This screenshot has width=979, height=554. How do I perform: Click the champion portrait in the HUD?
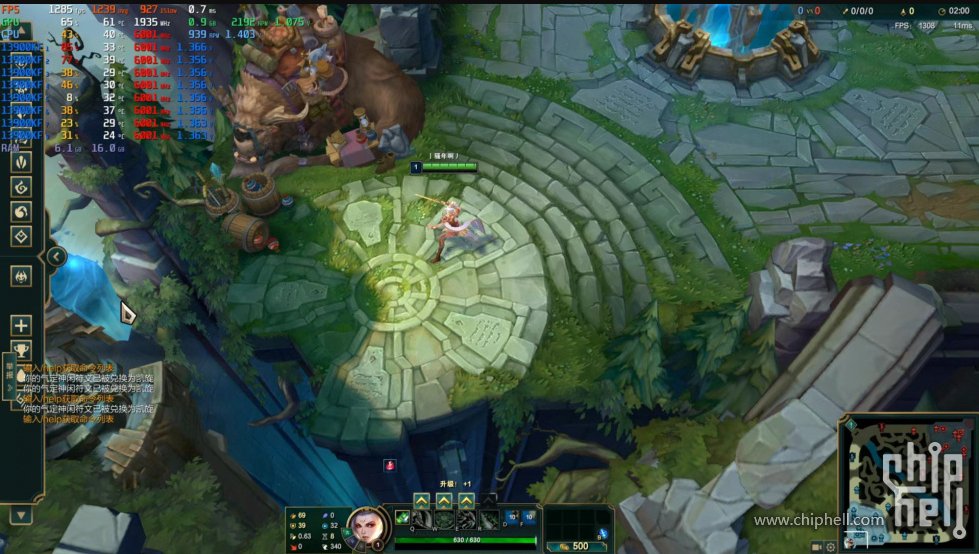363,526
